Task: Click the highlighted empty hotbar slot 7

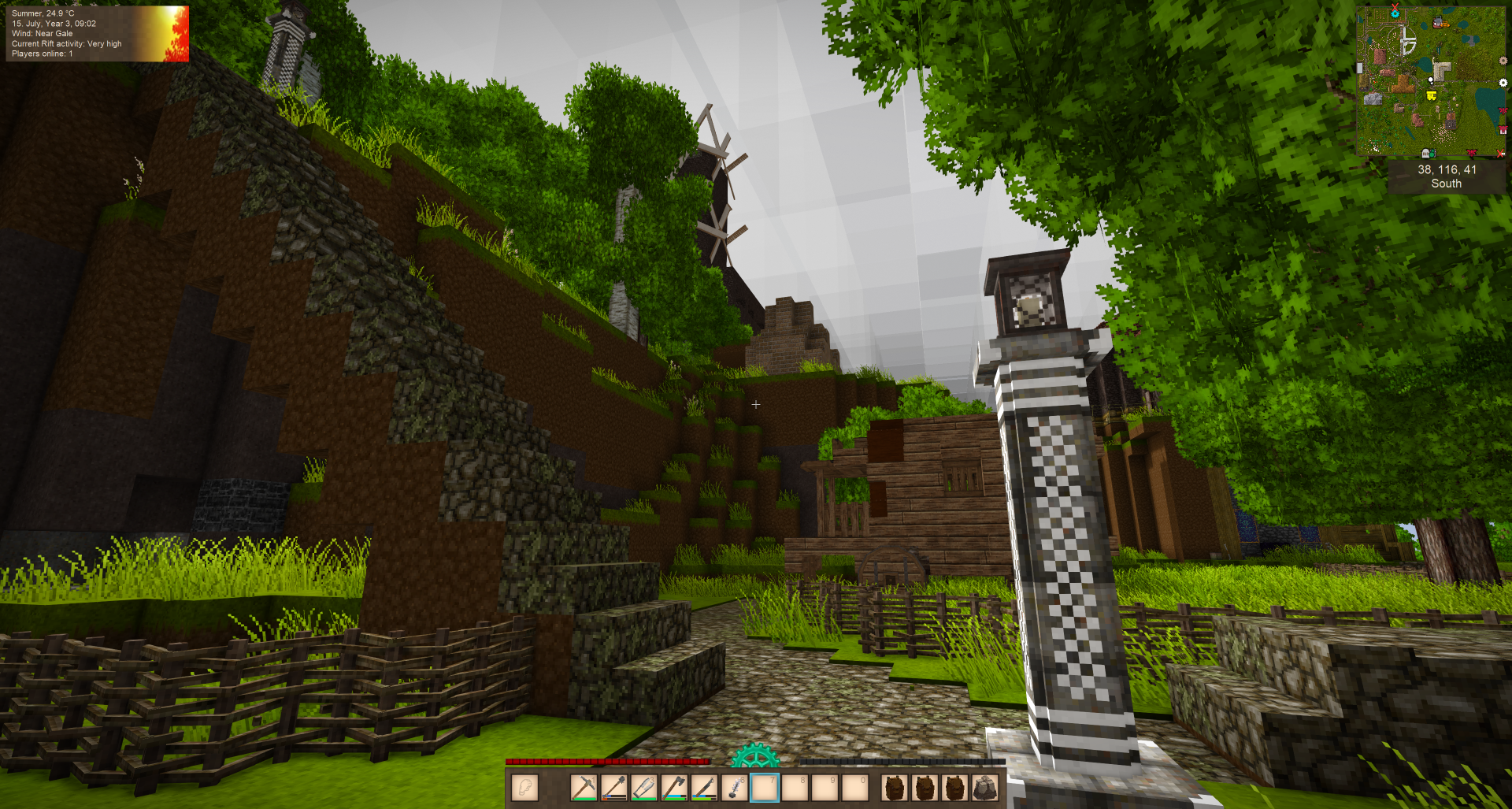Action: (764, 787)
